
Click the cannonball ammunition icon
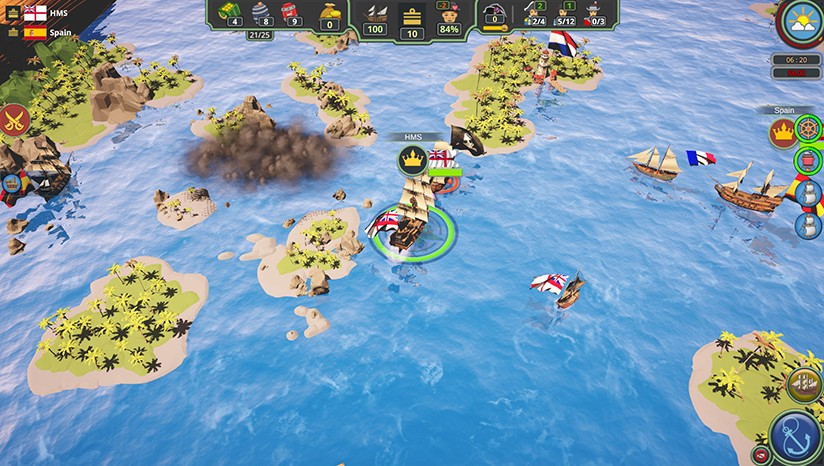260,13
